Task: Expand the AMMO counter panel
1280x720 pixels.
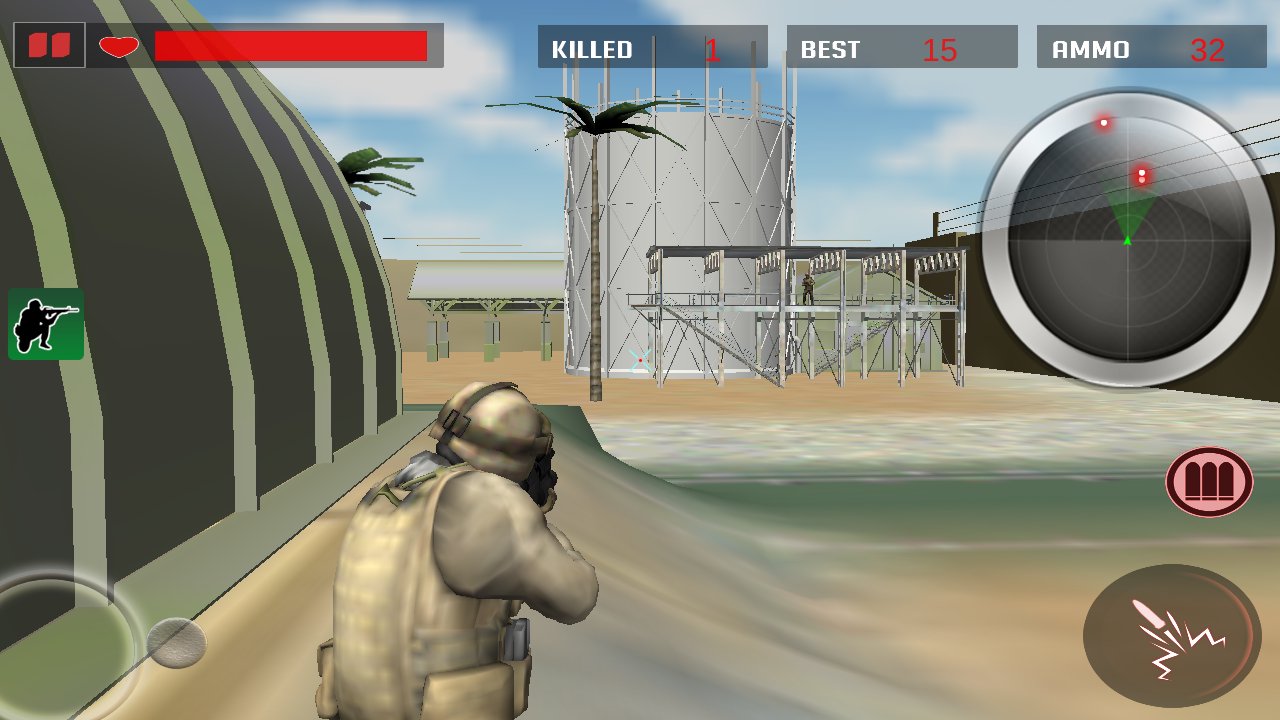Action: point(1150,46)
